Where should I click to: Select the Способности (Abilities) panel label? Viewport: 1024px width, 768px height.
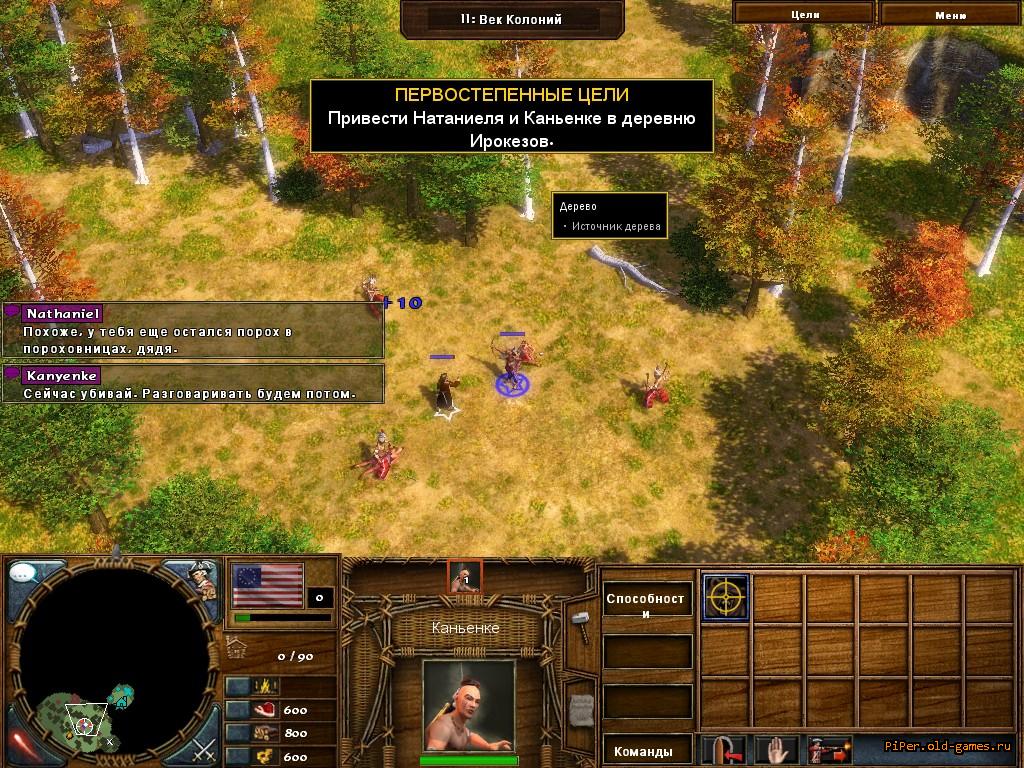(x=647, y=605)
